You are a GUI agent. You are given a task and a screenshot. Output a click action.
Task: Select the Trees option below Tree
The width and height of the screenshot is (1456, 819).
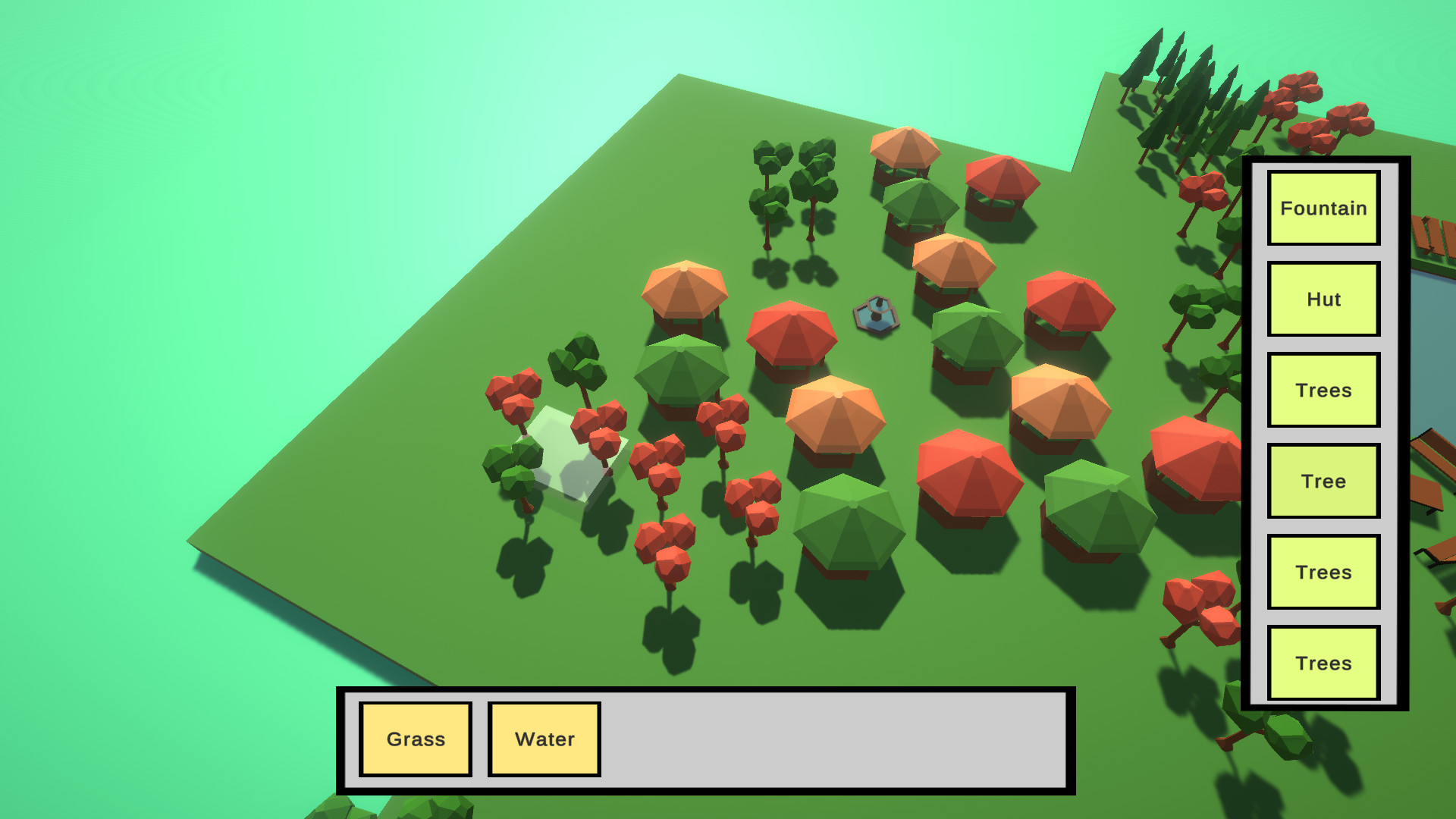coord(1323,572)
